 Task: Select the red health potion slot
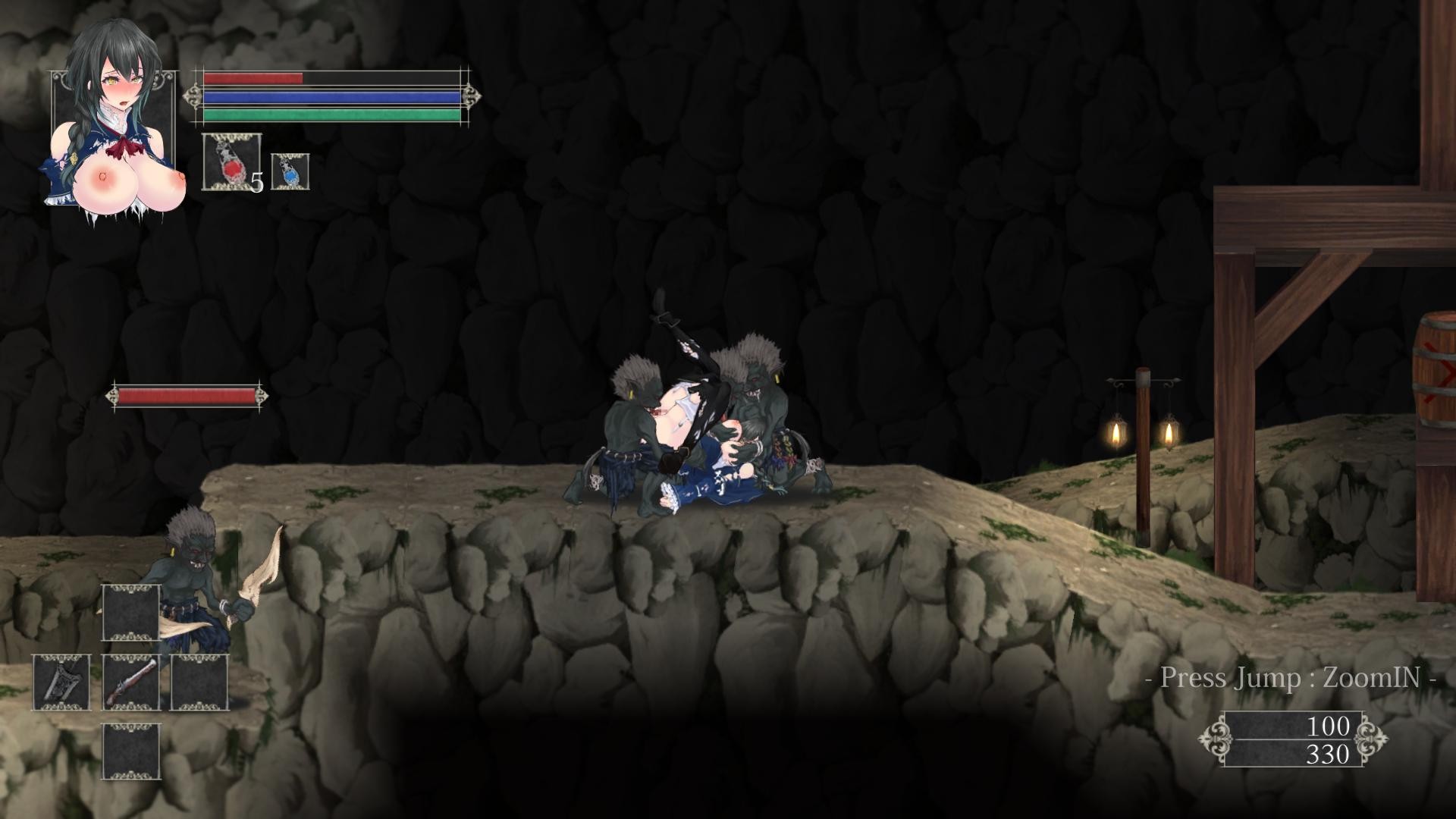pos(231,162)
